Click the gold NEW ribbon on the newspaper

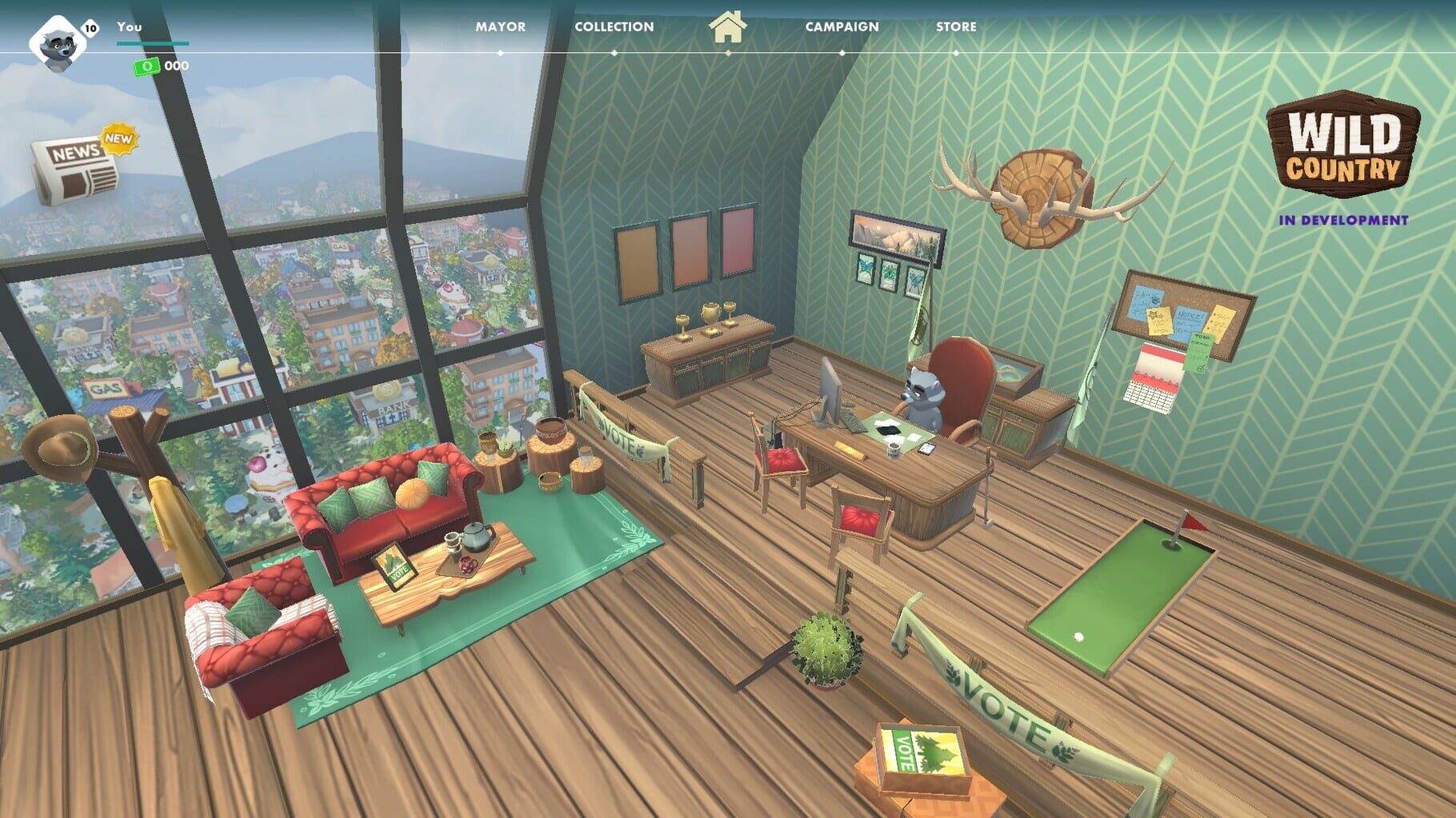117,141
